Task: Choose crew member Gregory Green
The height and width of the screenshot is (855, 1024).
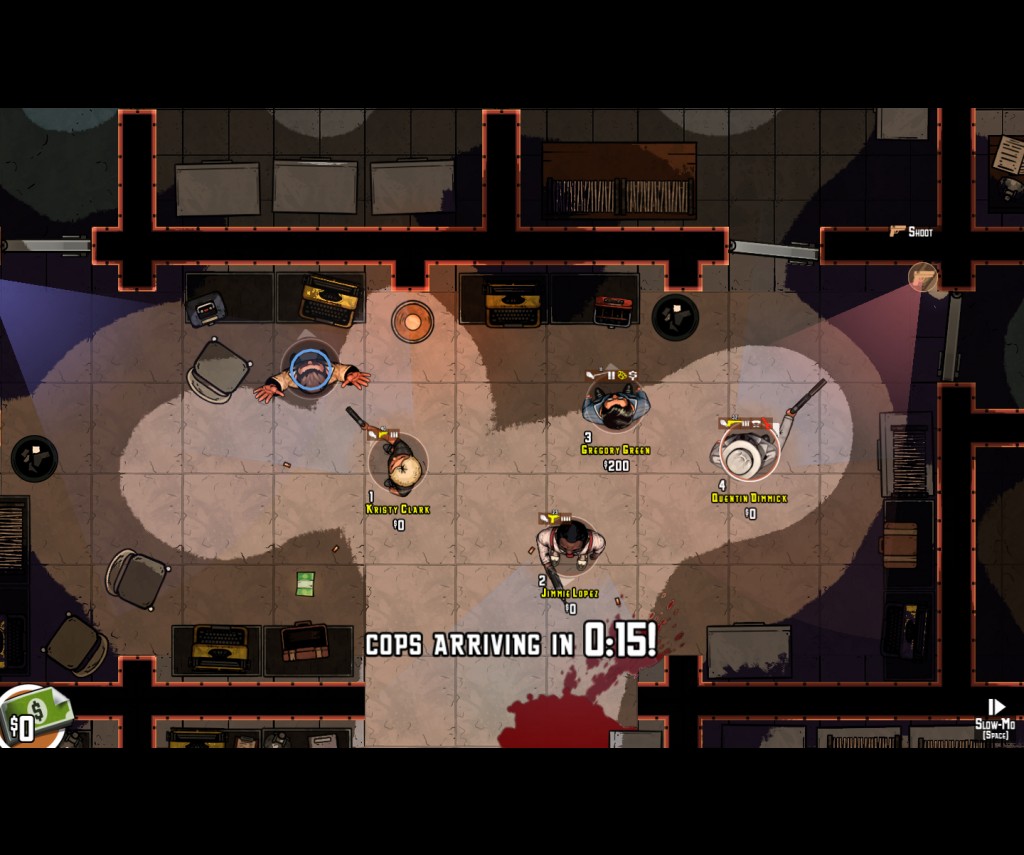Action: click(615, 403)
